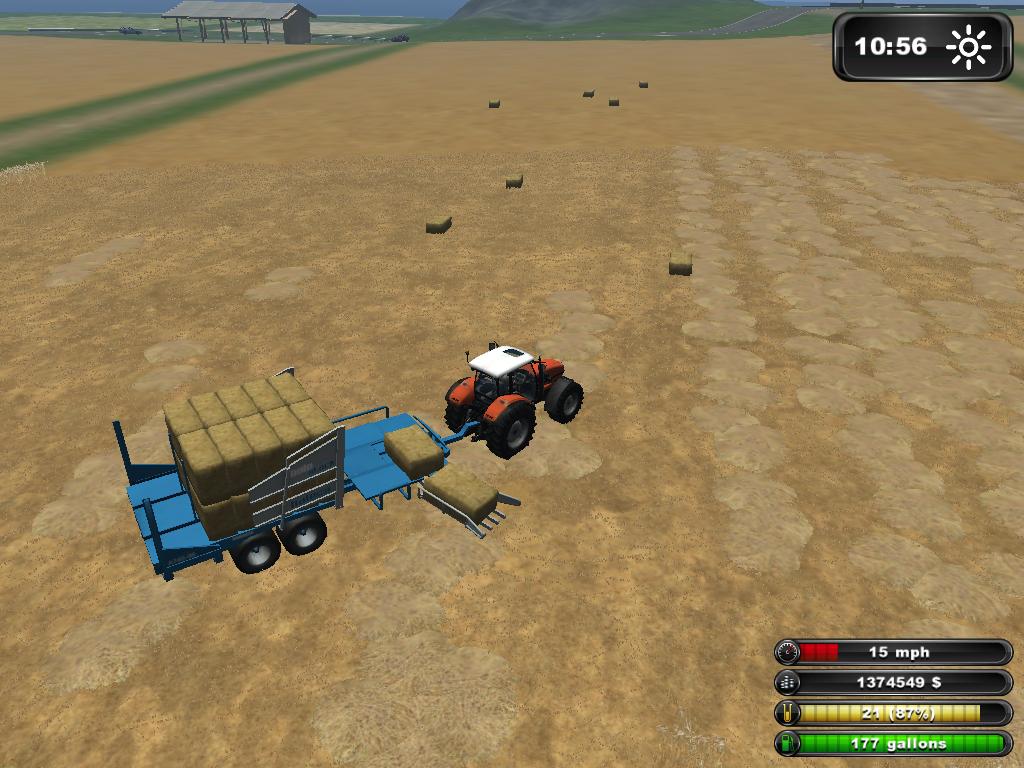The height and width of the screenshot is (768, 1024).
Task: Select the coin stack money icon
Action: (x=788, y=683)
